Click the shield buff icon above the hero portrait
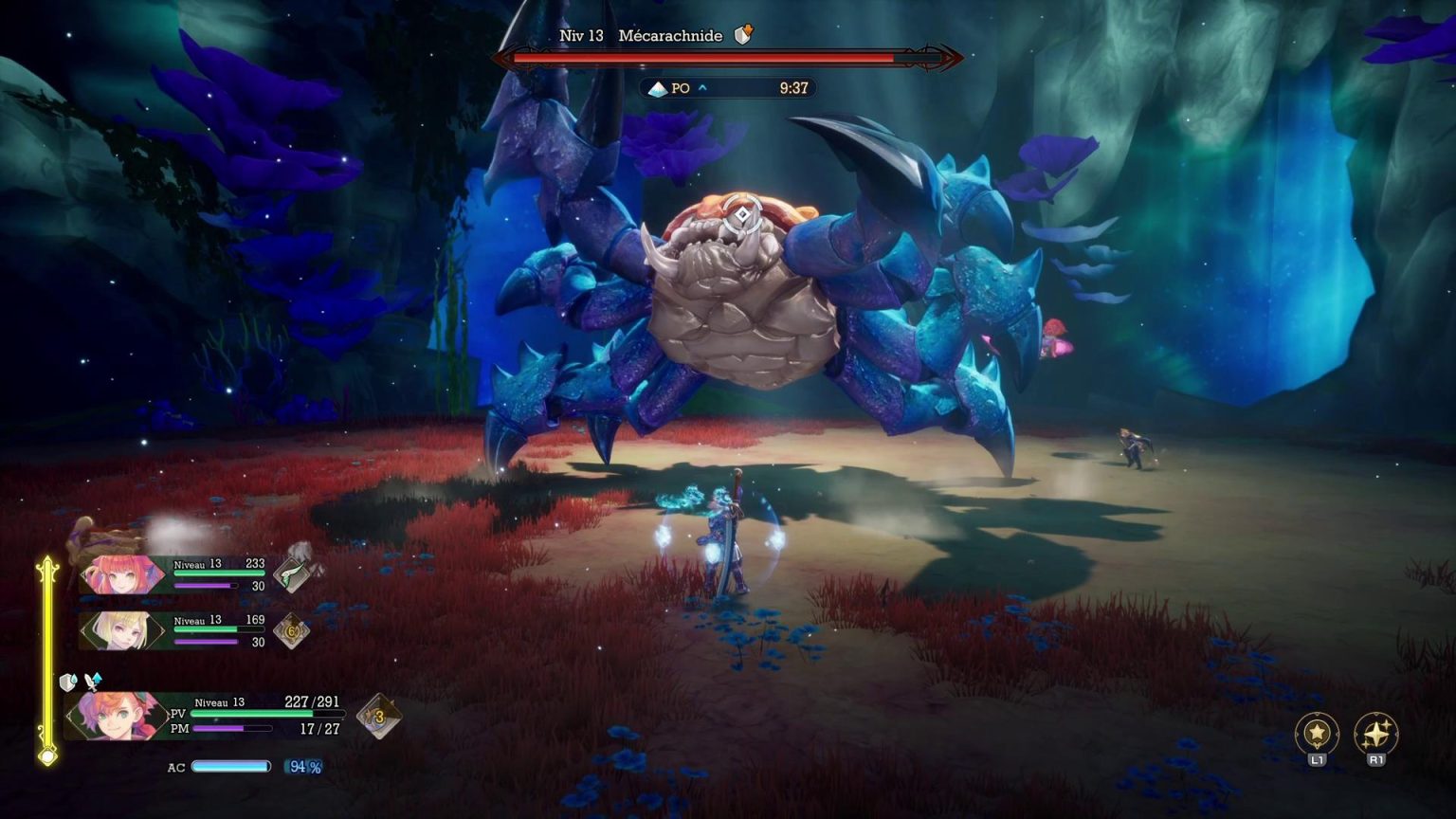1456x819 pixels. [x=66, y=681]
